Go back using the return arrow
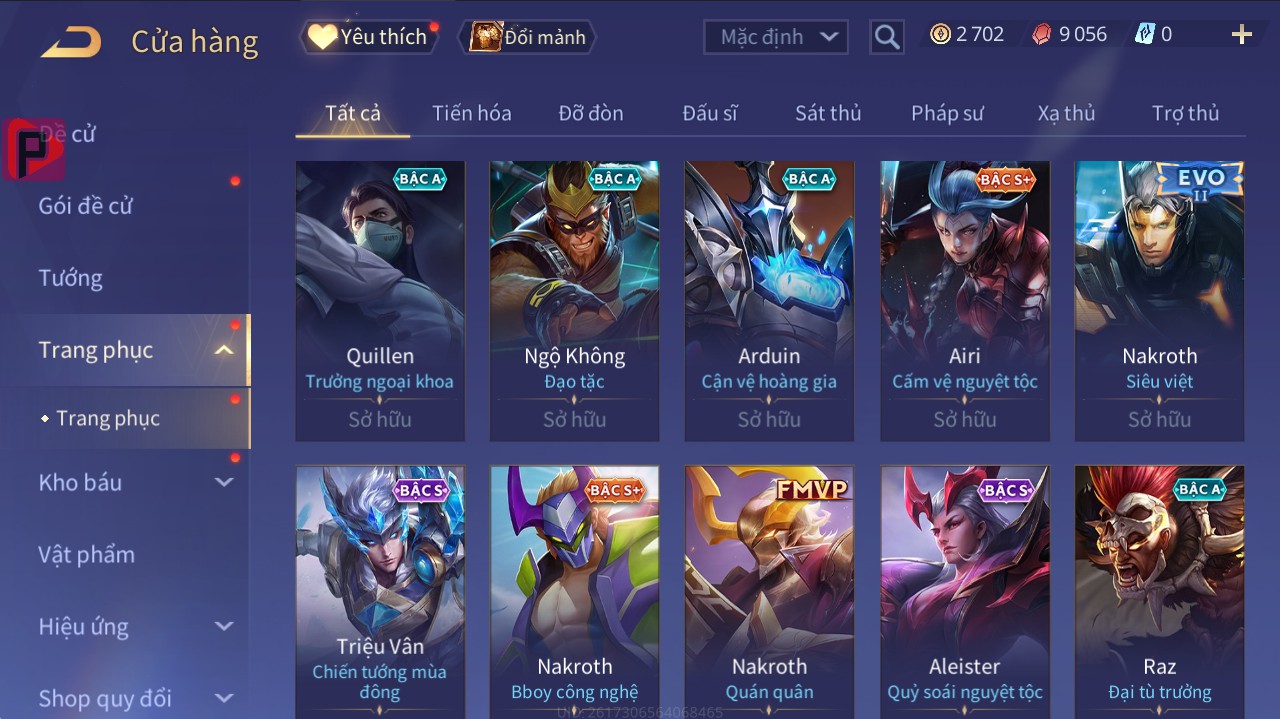1280x719 pixels. point(71,42)
